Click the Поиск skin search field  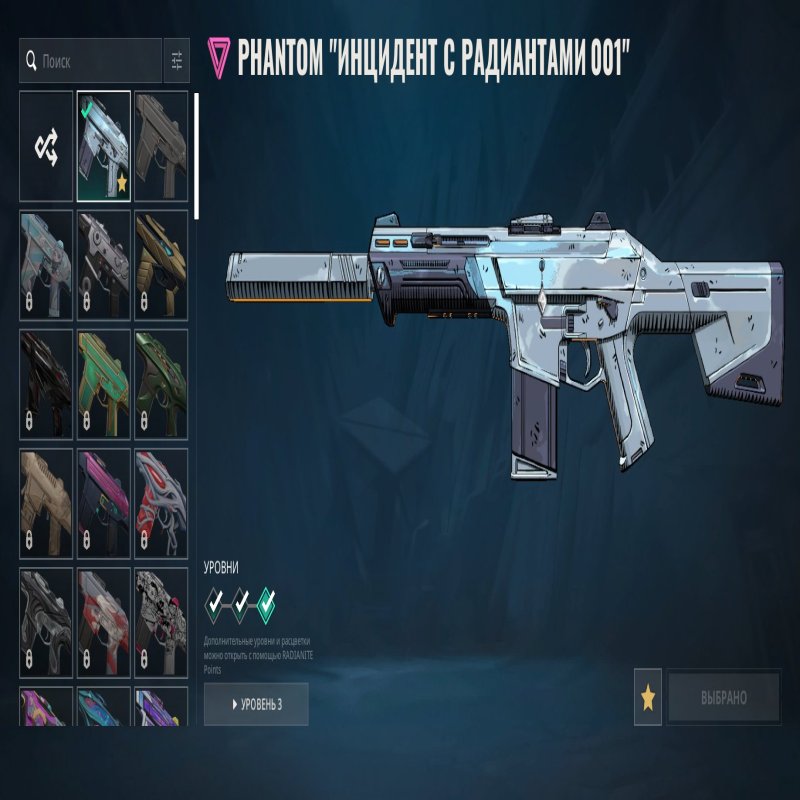[x=95, y=61]
